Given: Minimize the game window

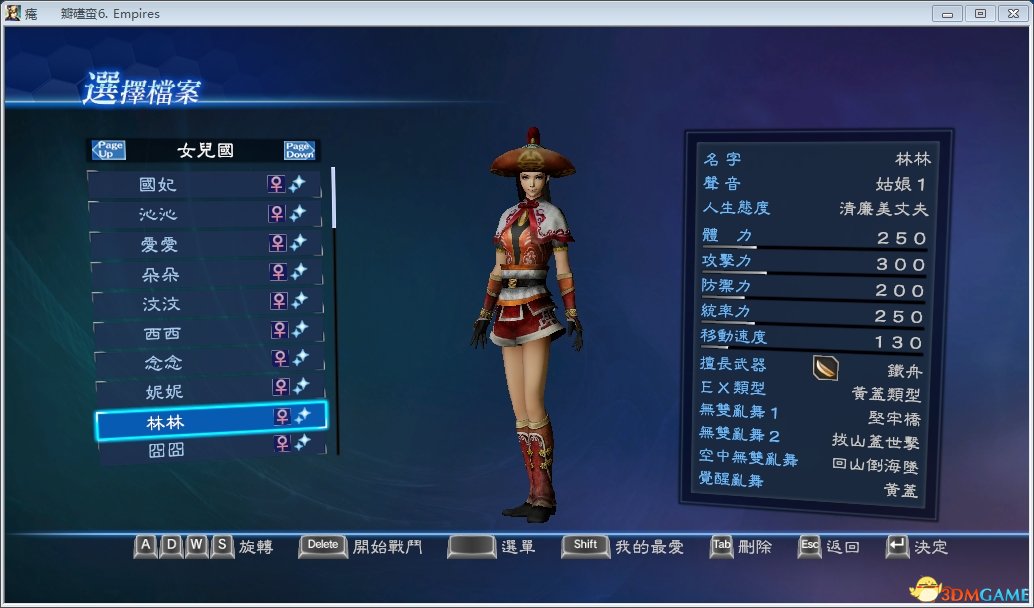Looking at the screenshot, I should [948, 13].
